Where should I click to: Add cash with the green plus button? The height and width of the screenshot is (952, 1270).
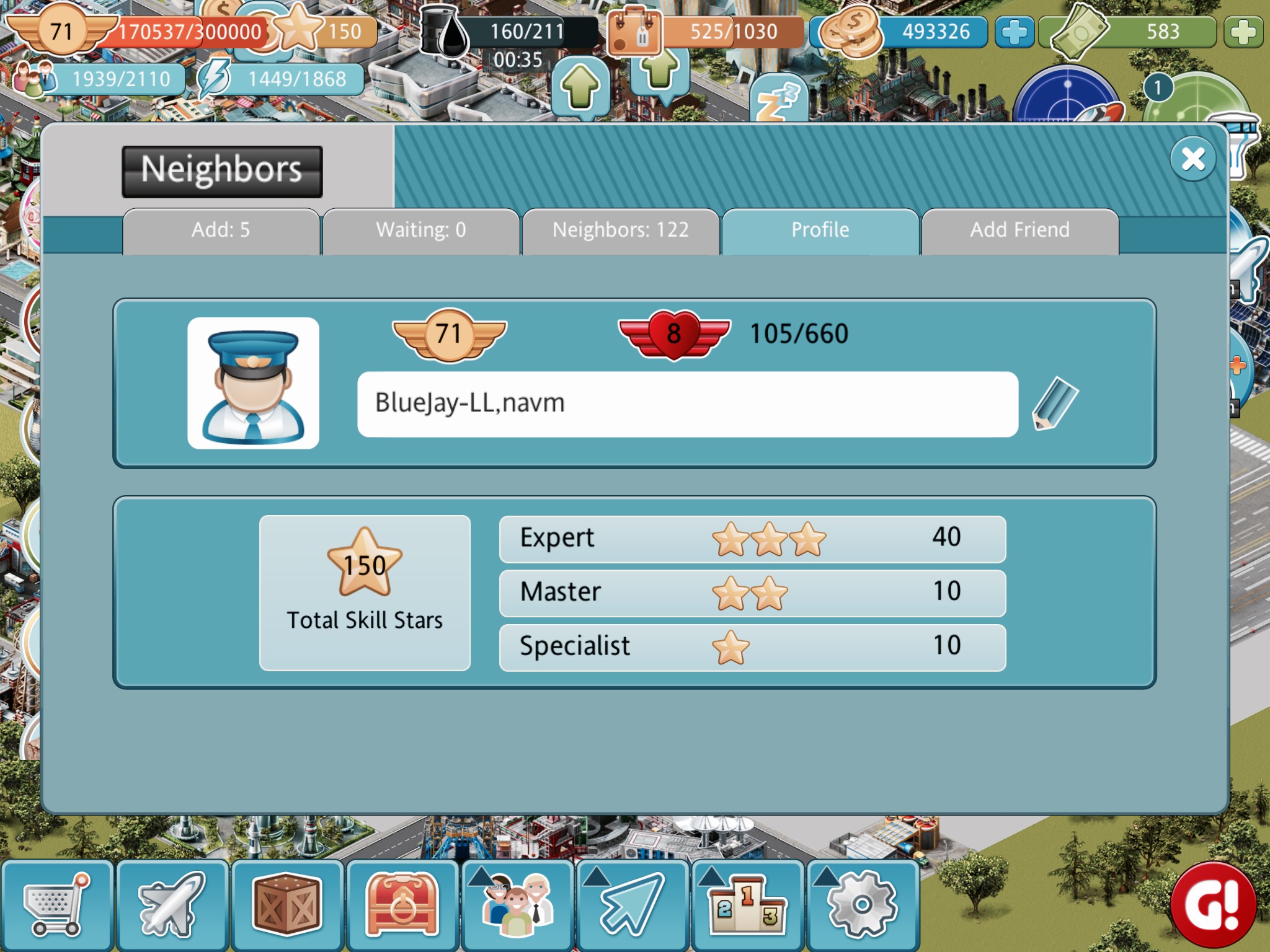tap(1243, 32)
